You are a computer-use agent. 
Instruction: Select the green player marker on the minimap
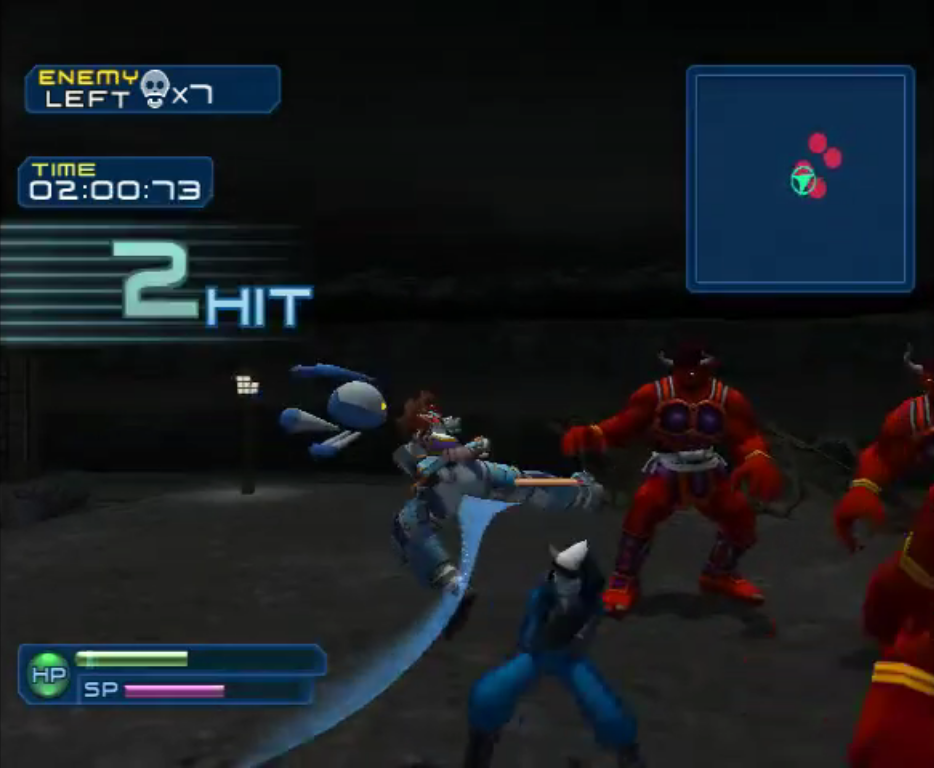tap(802, 179)
